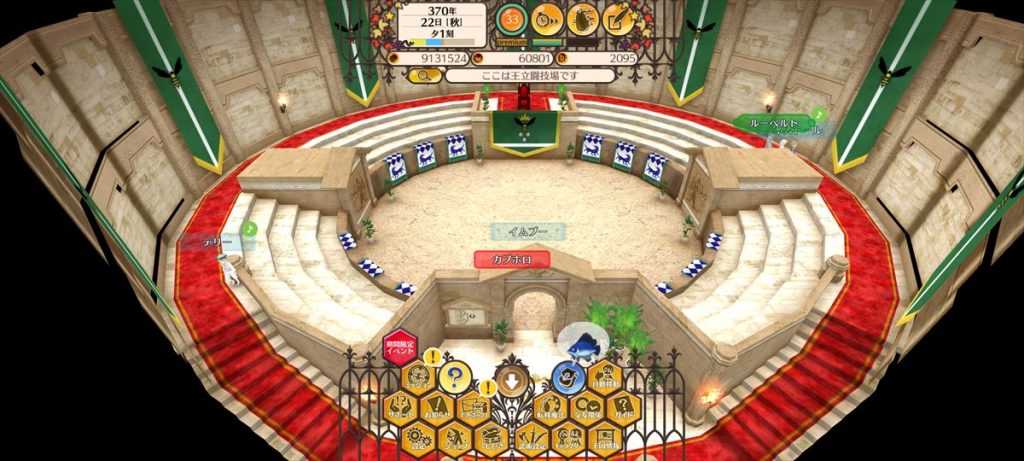The width and height of the screenshot is (1024, 461).
Task: Open the quill-and-note icon
Action: [618, 17]
